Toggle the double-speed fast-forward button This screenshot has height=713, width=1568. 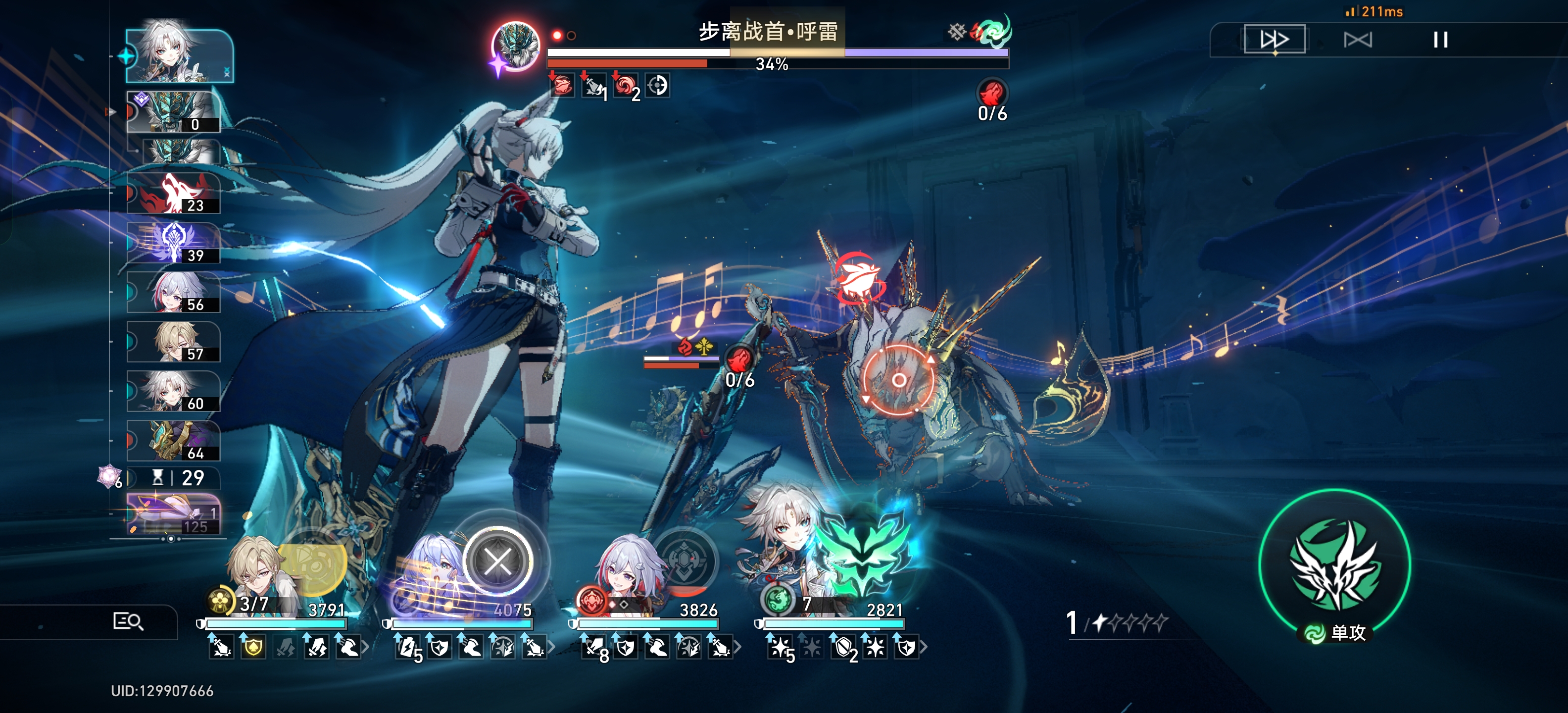click(1274, 40)
